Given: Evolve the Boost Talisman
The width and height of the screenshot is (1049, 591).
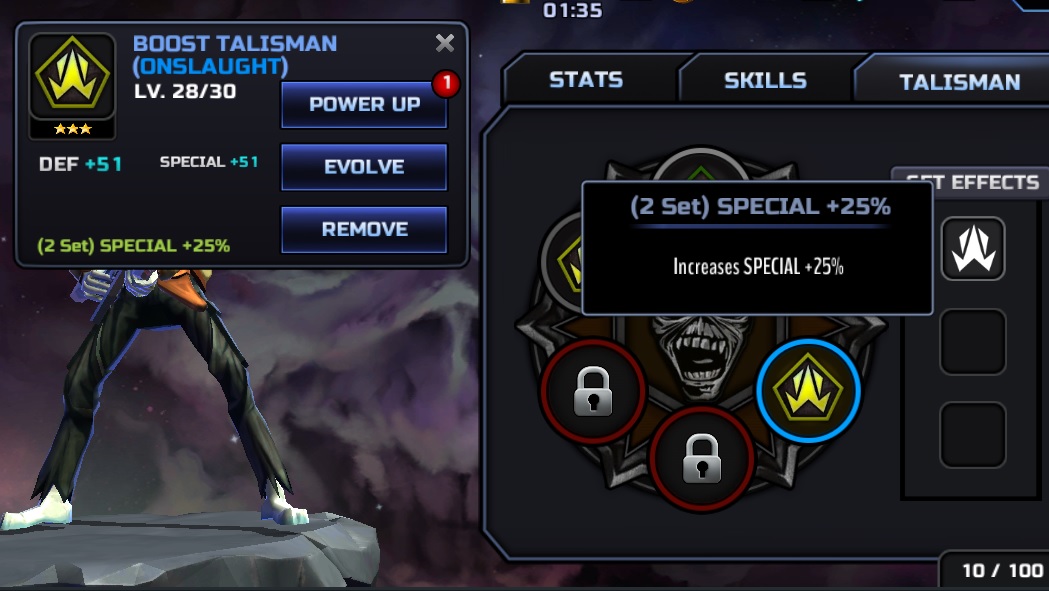Looking at the screenshot, I should click(363, 167).
